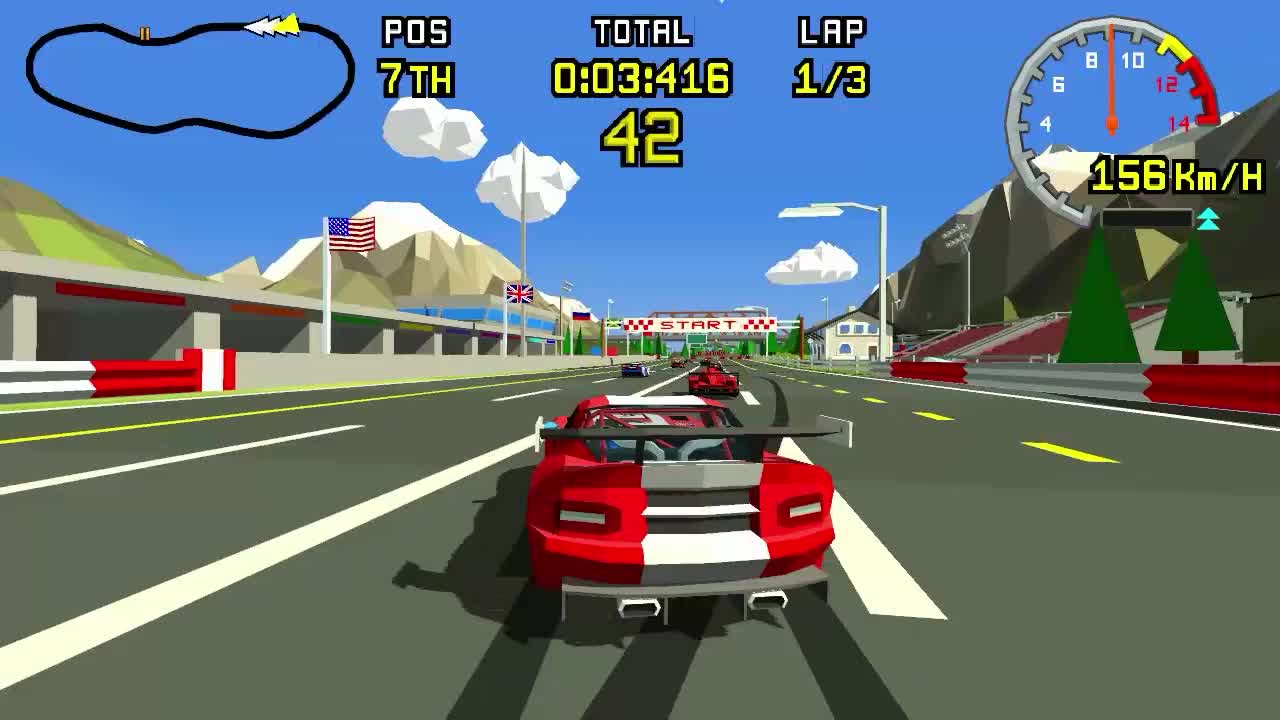Click the tachometer gauge needle
Viewport: 1280px width, 720px height.
click(1110, 75)
